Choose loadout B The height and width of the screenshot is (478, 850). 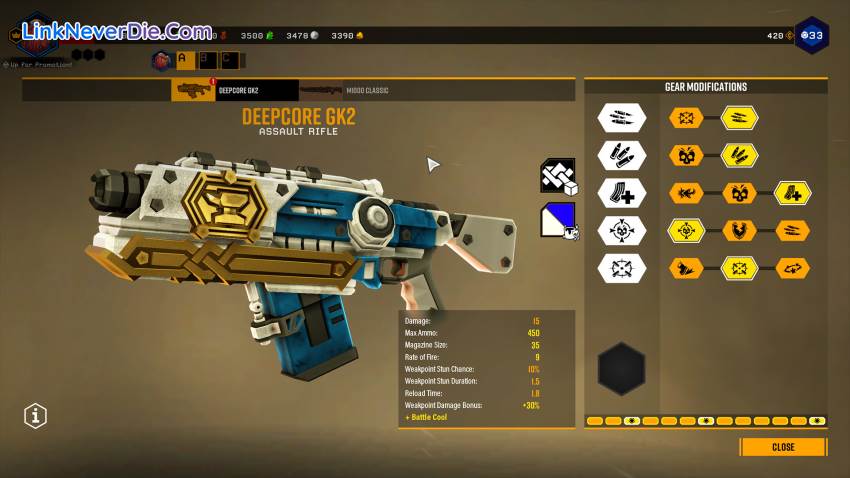(x=206, y=60)
